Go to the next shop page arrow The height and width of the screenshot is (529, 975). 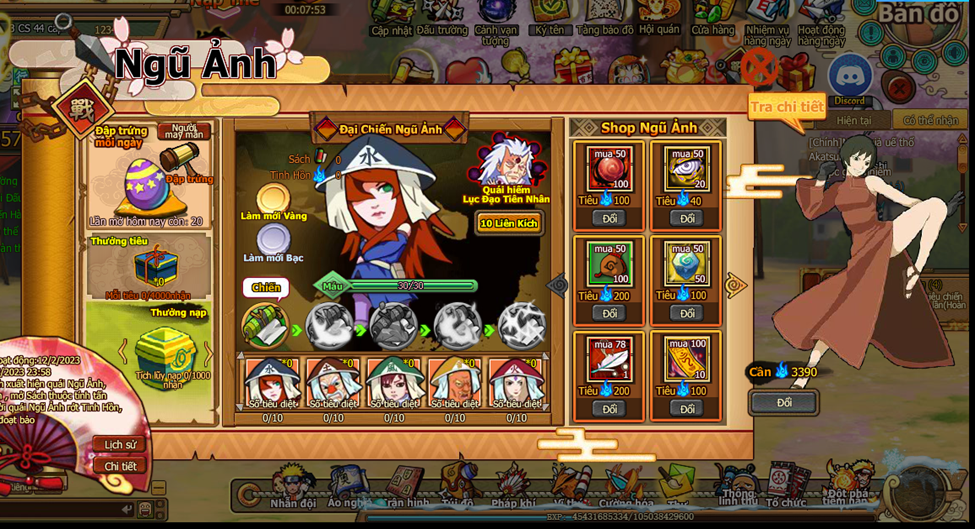tap(735, 286)
